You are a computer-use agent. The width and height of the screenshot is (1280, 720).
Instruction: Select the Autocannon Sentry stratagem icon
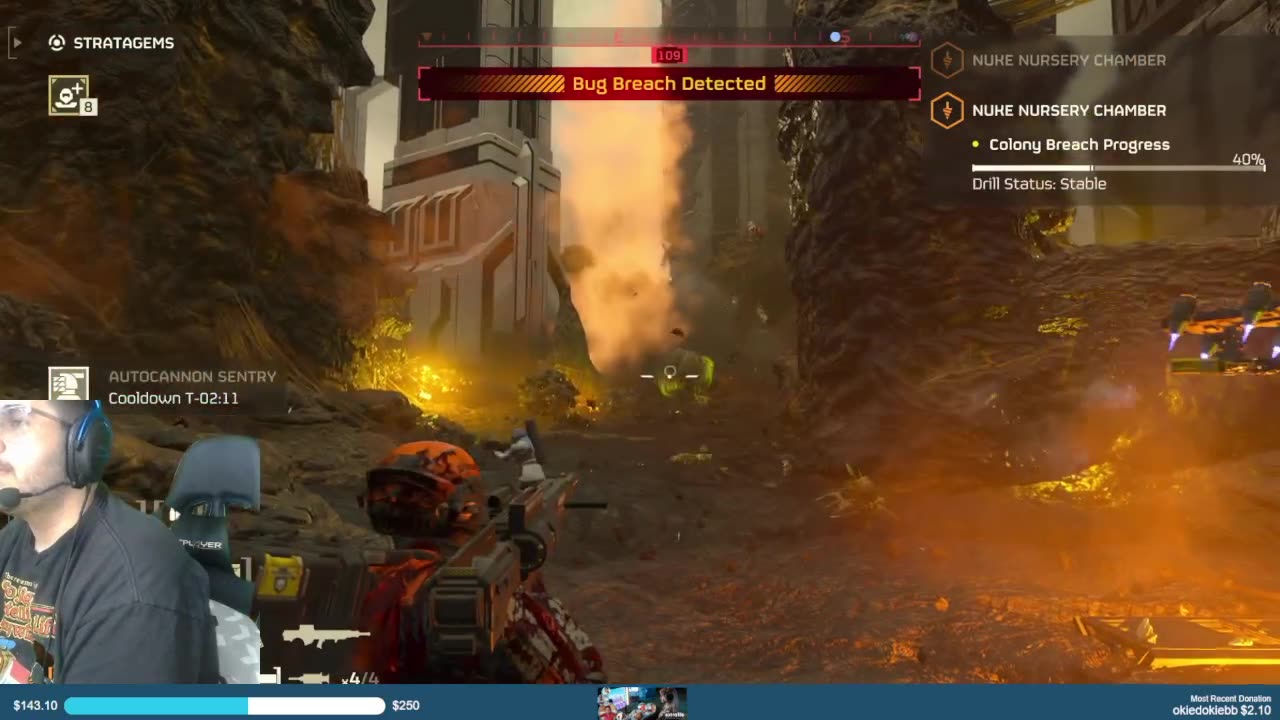68,386
